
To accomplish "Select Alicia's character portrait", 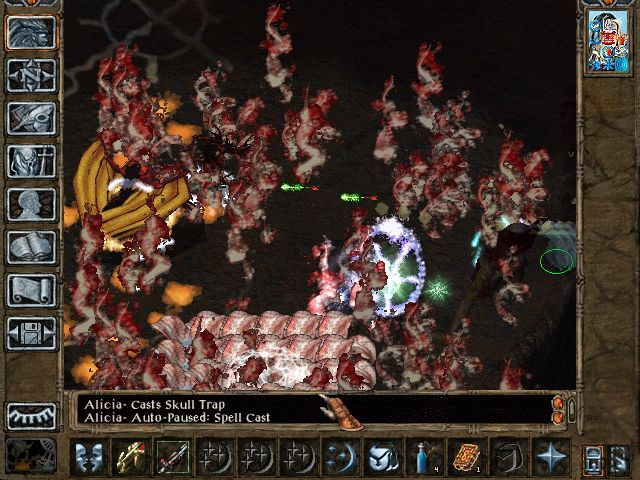I will (605, 42).
